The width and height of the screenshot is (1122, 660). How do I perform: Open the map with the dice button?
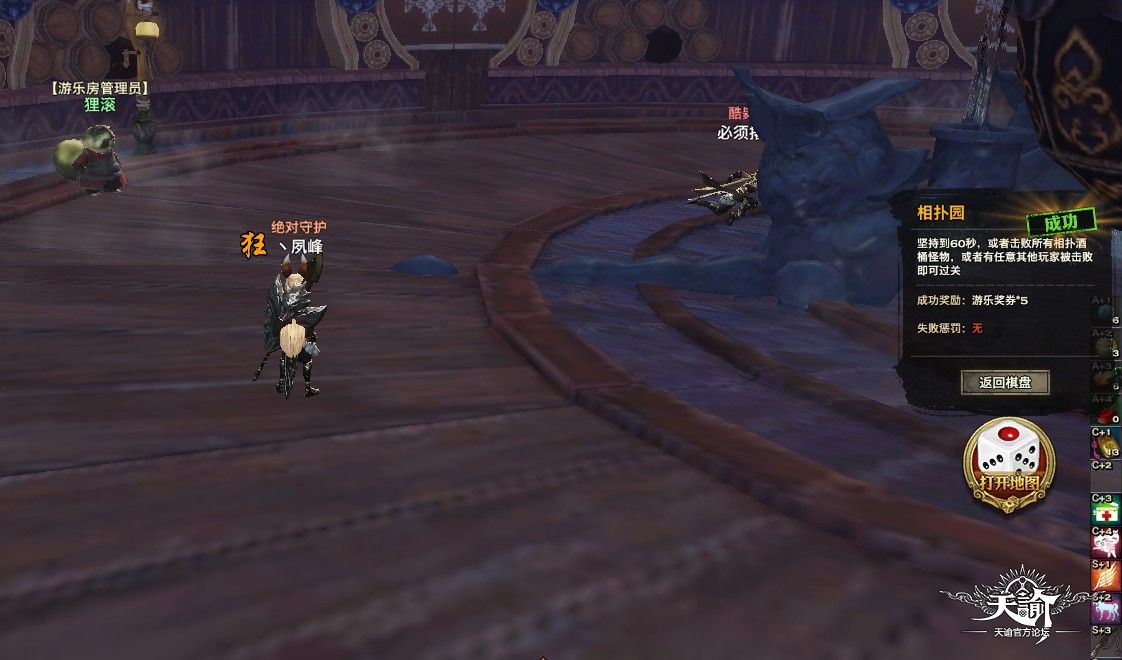pos(1008,464)
